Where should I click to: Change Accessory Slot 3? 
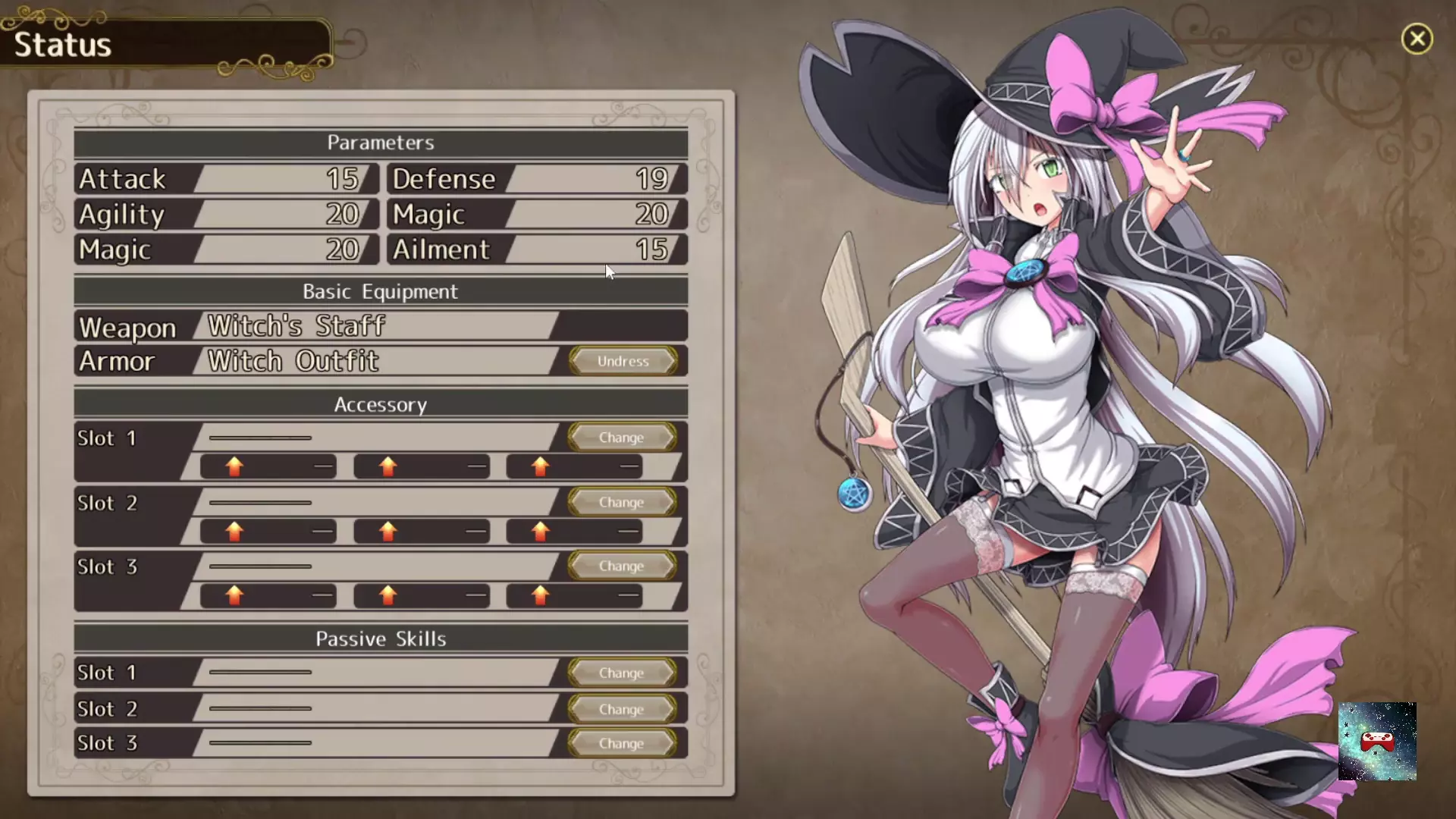[621, 566]
